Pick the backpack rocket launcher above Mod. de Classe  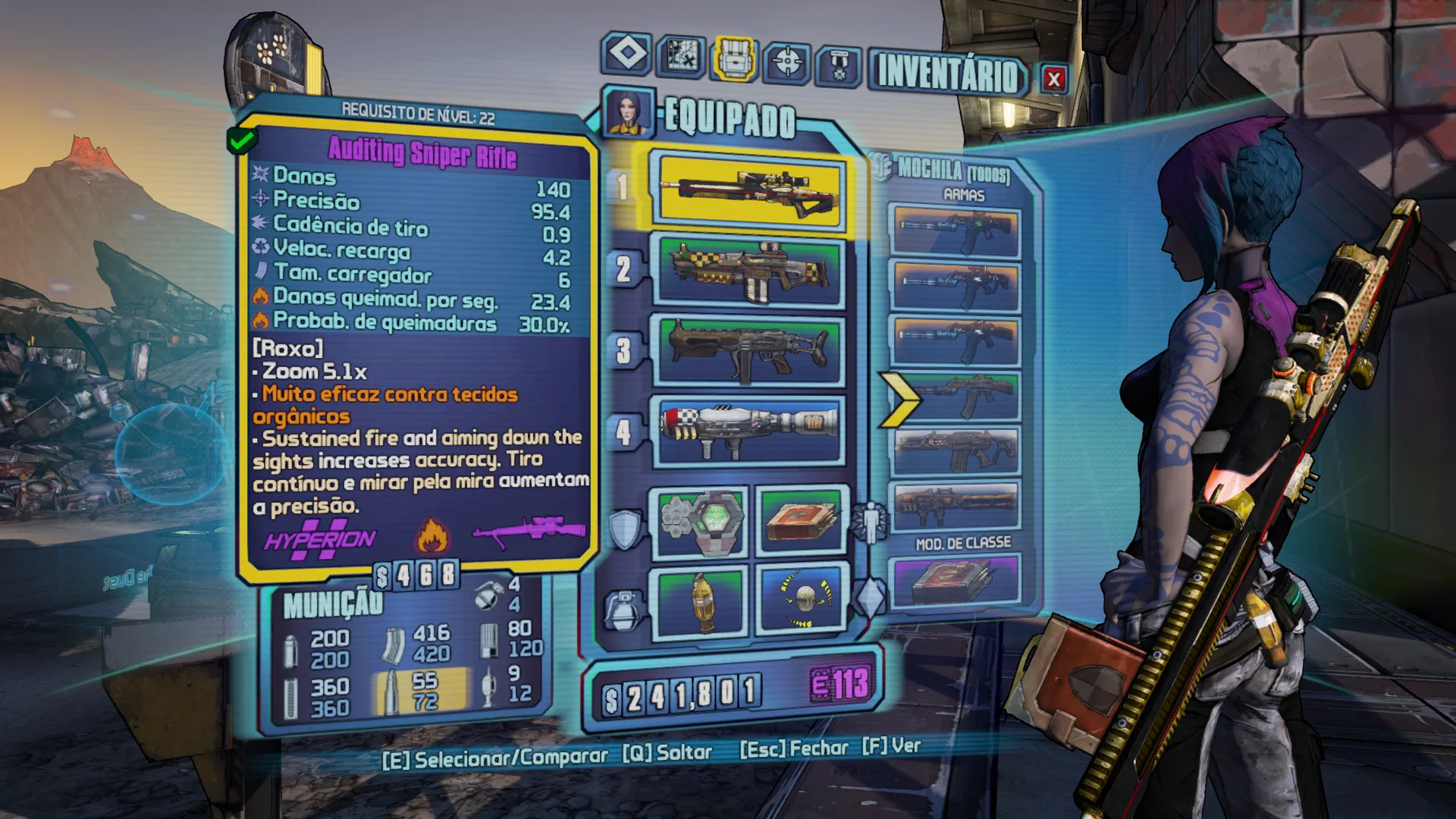click(956, 505)
